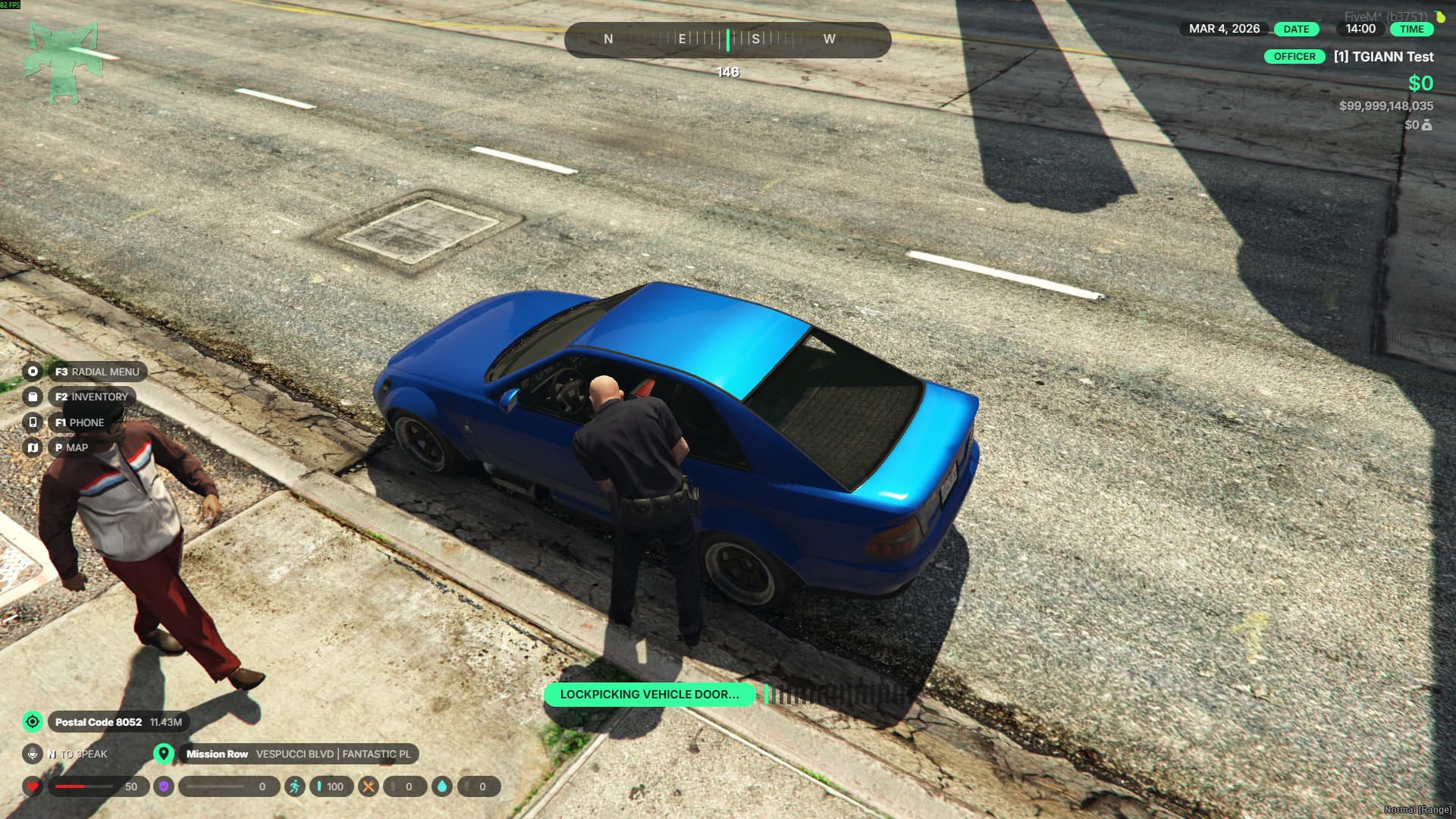Open the phone shortcut icon
The width and height of the screenshot is (1456, 819).
[33, 422]
